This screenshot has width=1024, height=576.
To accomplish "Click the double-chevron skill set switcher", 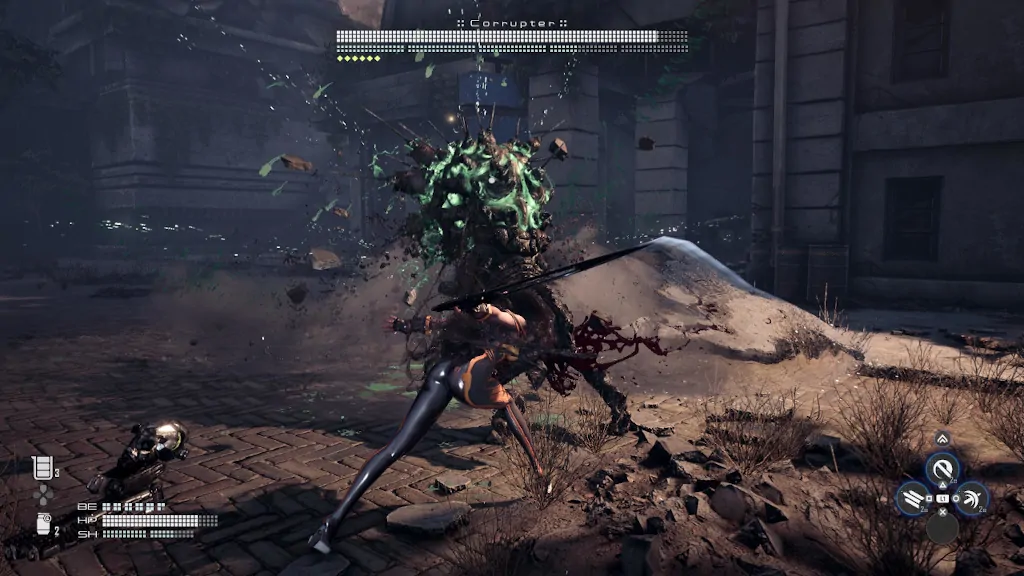I will [942, 439].
